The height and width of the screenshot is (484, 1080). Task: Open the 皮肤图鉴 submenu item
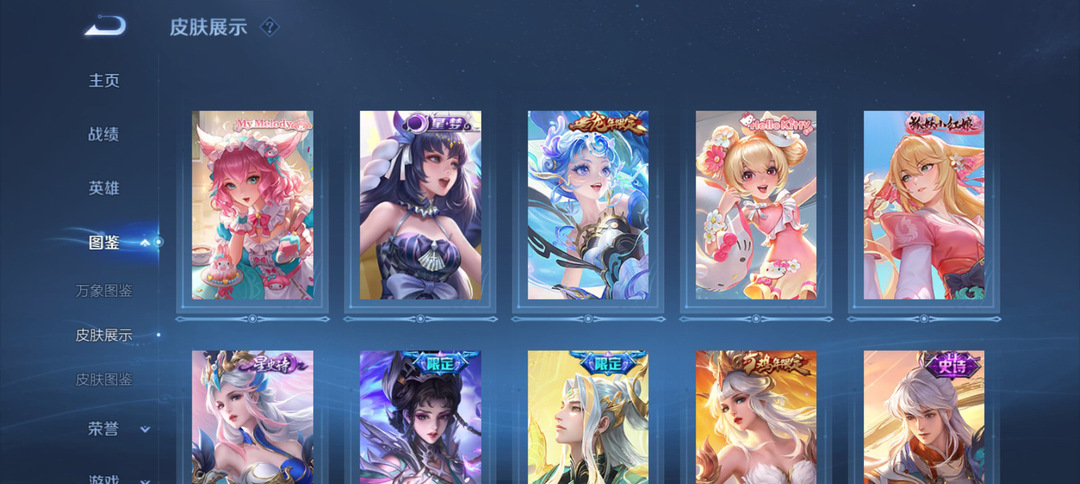(104, 380)
